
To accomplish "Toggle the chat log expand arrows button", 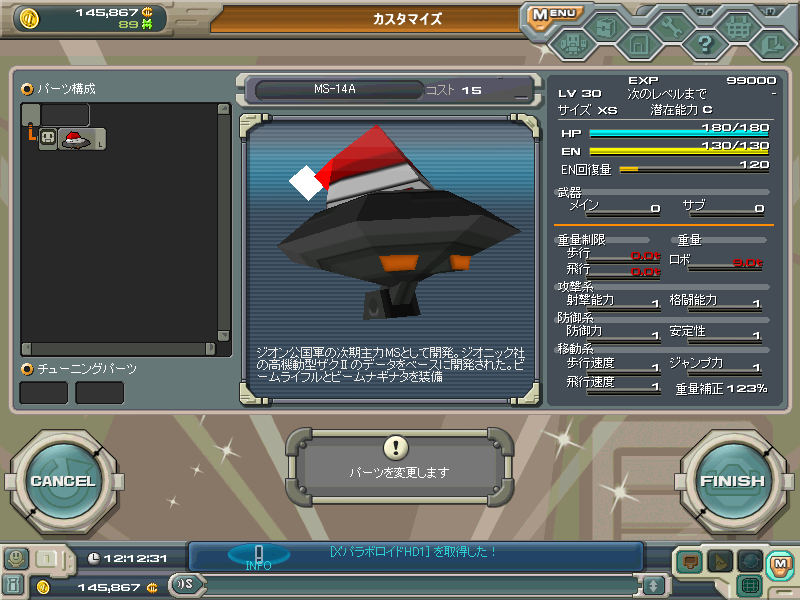I will (x=653, y=585).
